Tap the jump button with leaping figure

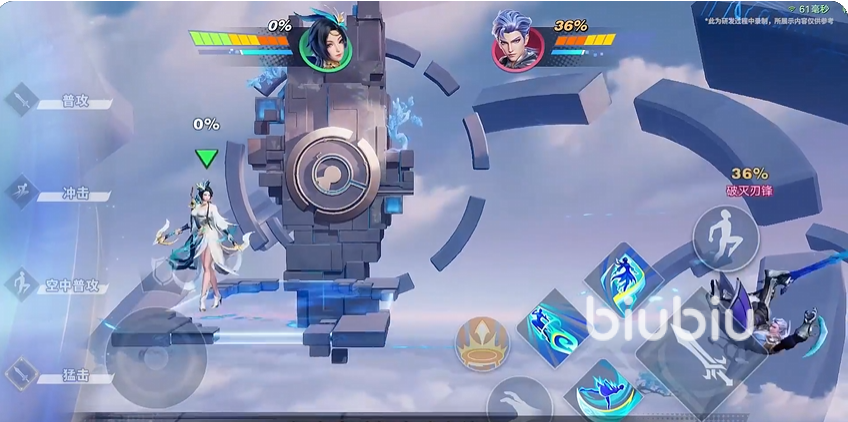(726, 238)
